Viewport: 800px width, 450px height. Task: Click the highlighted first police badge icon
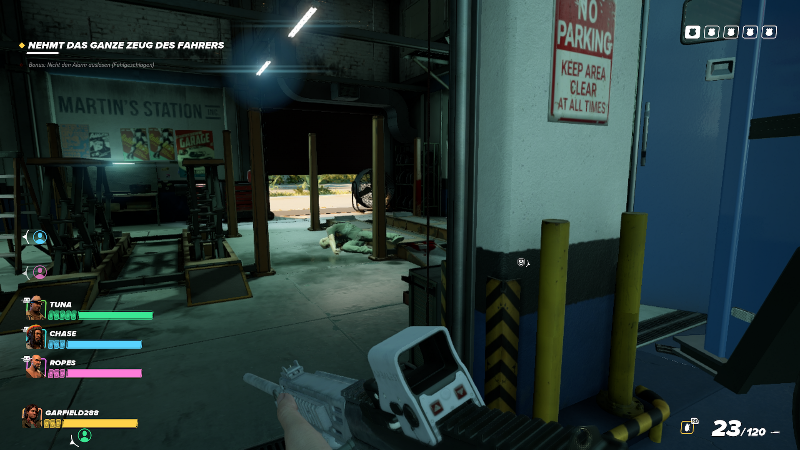coord(693,32)
